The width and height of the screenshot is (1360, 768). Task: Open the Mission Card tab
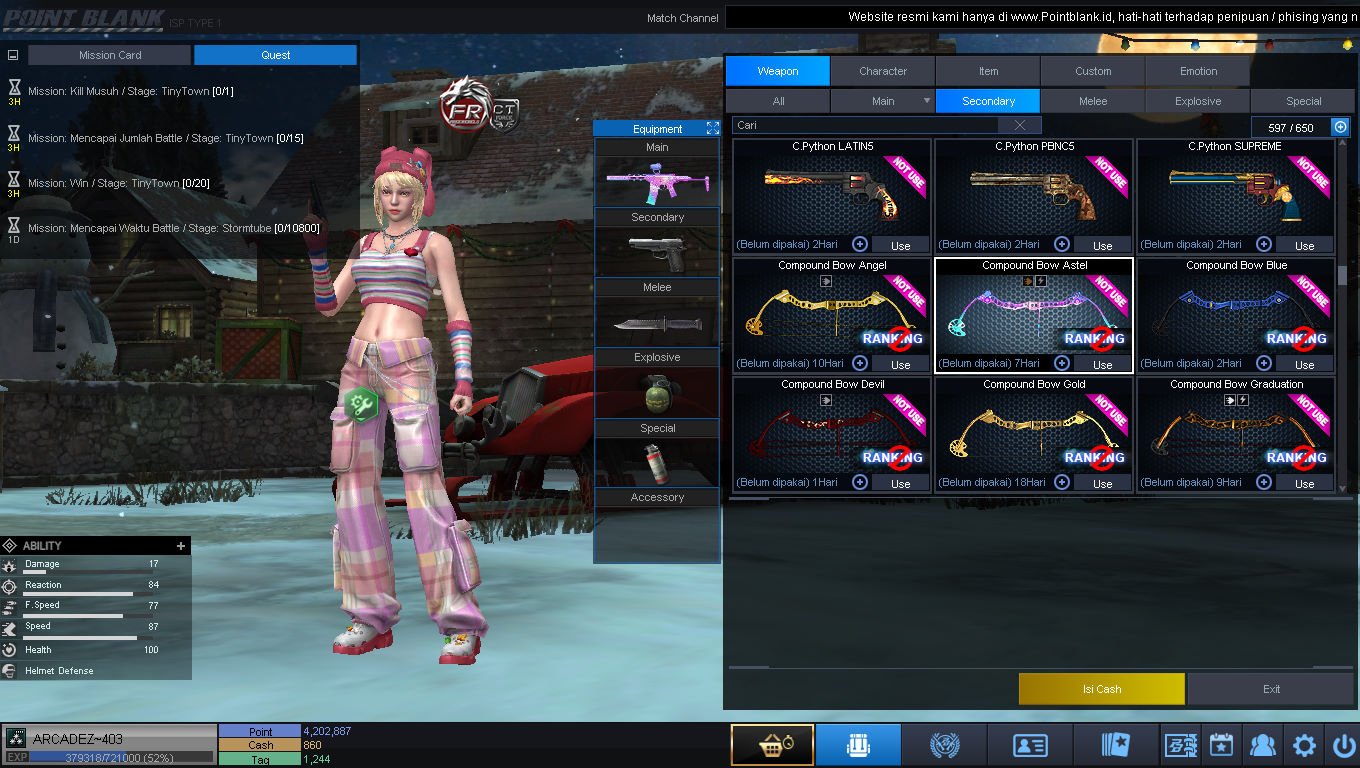(110, 55)
